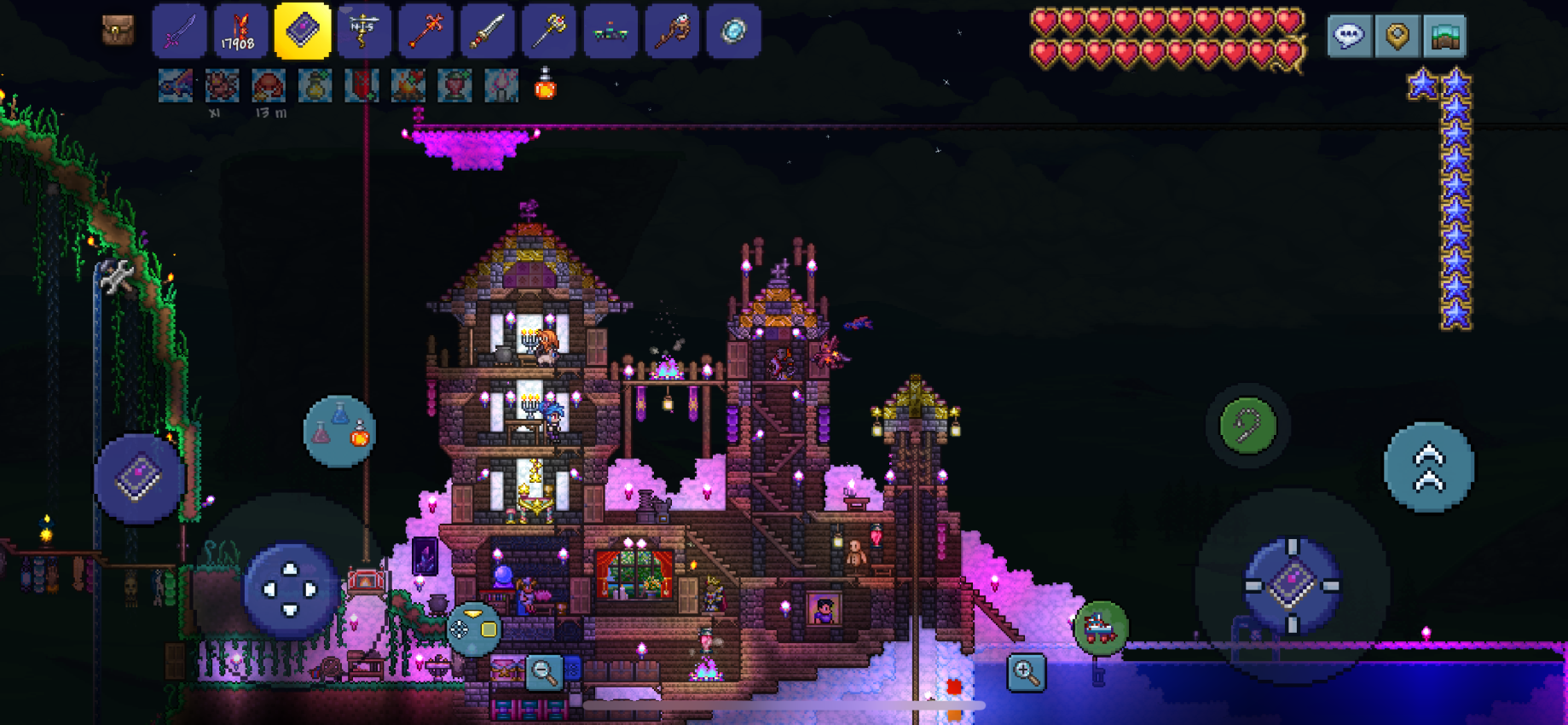Use the quick potion button

coord(339,431)
